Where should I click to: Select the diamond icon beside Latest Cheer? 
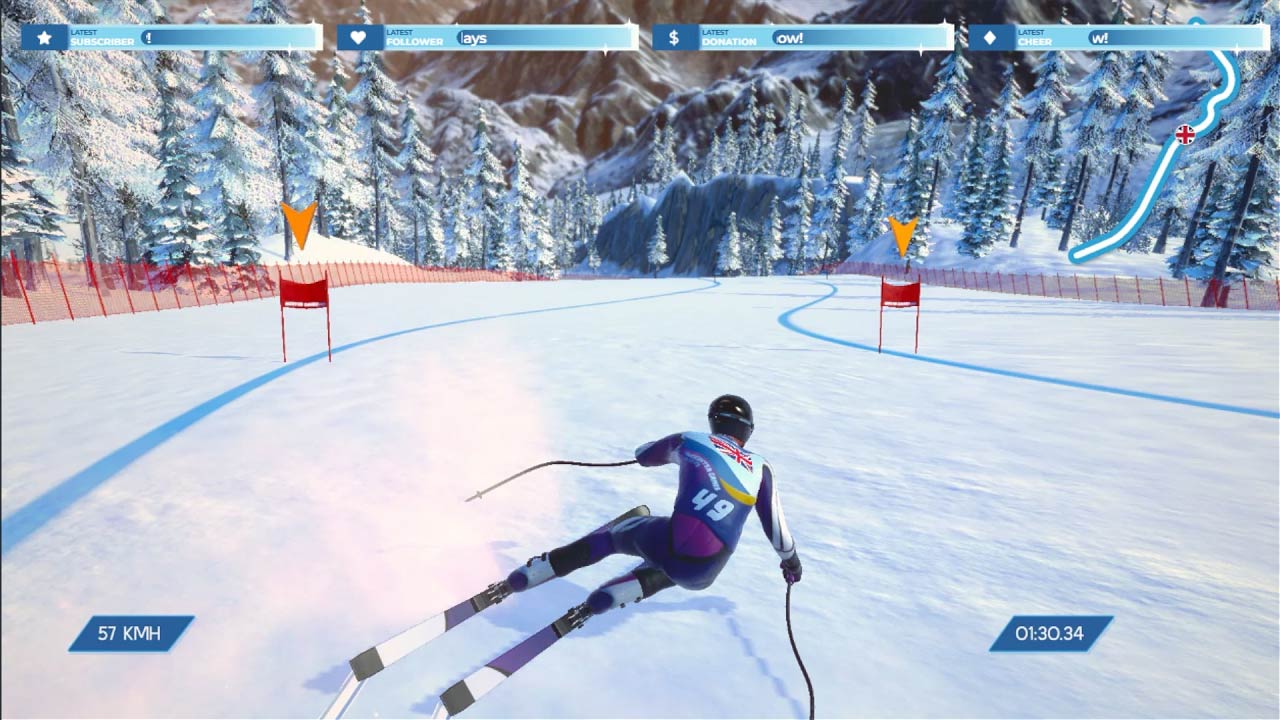989,36
